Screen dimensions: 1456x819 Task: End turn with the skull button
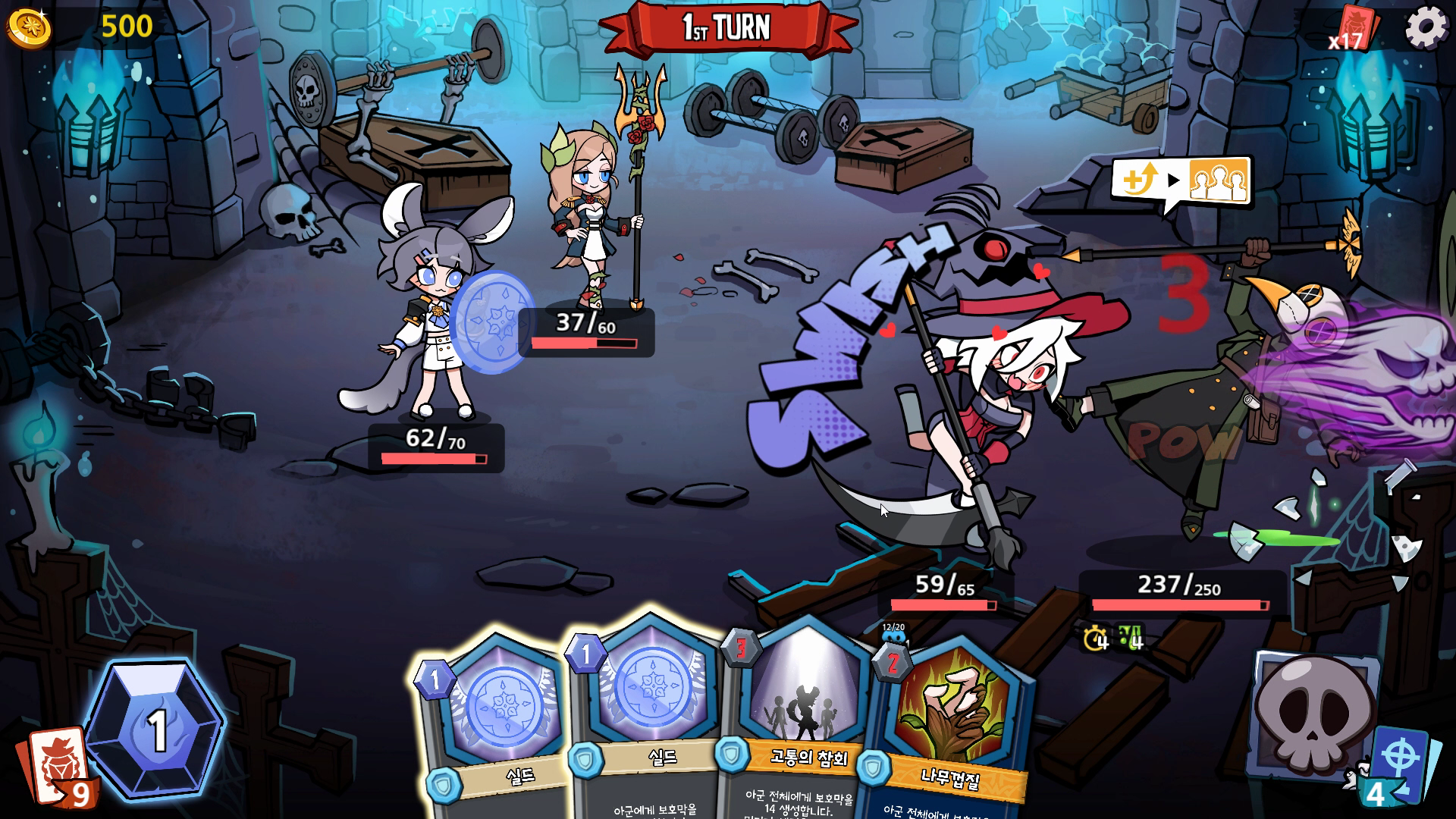click(1313, 711)
